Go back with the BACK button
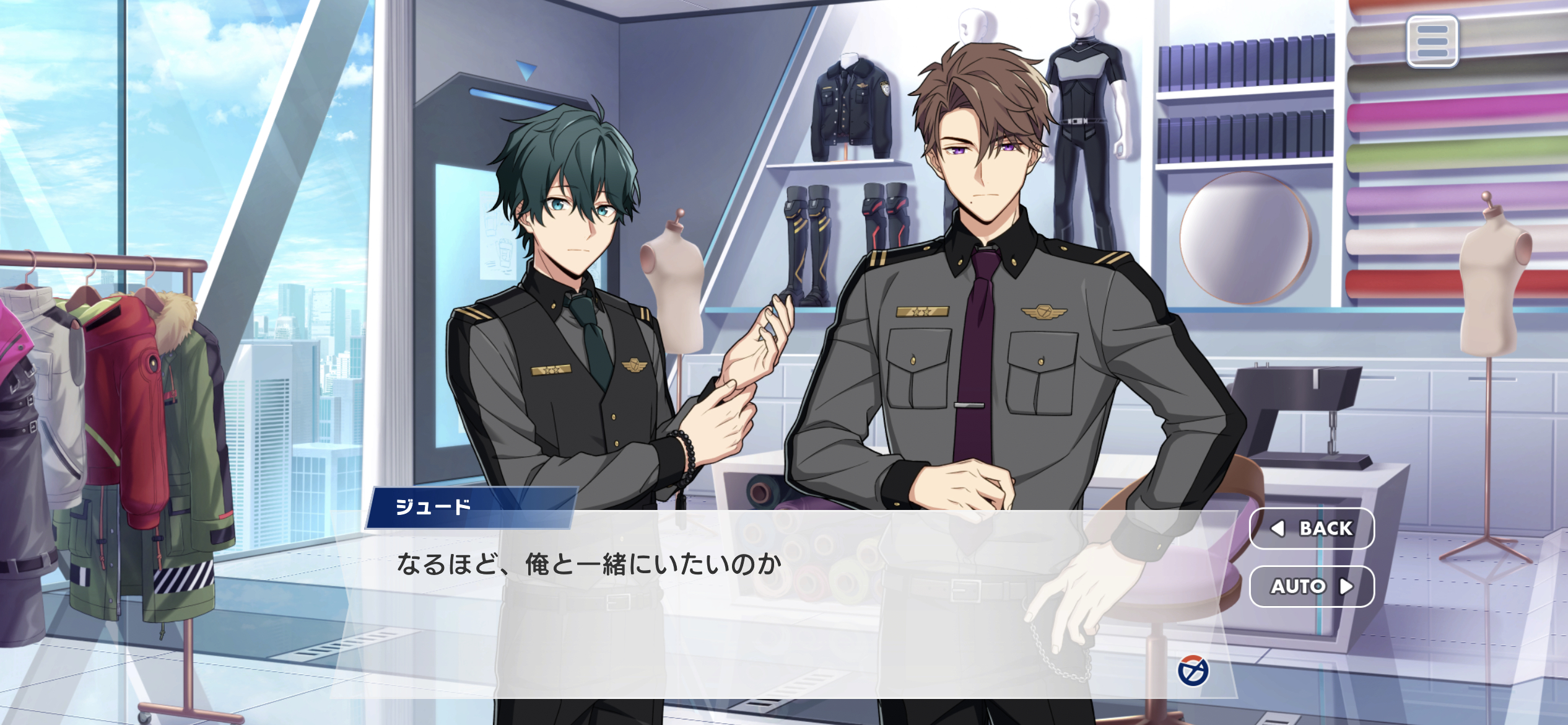 pyautogui.click(x=1312, y=528)
